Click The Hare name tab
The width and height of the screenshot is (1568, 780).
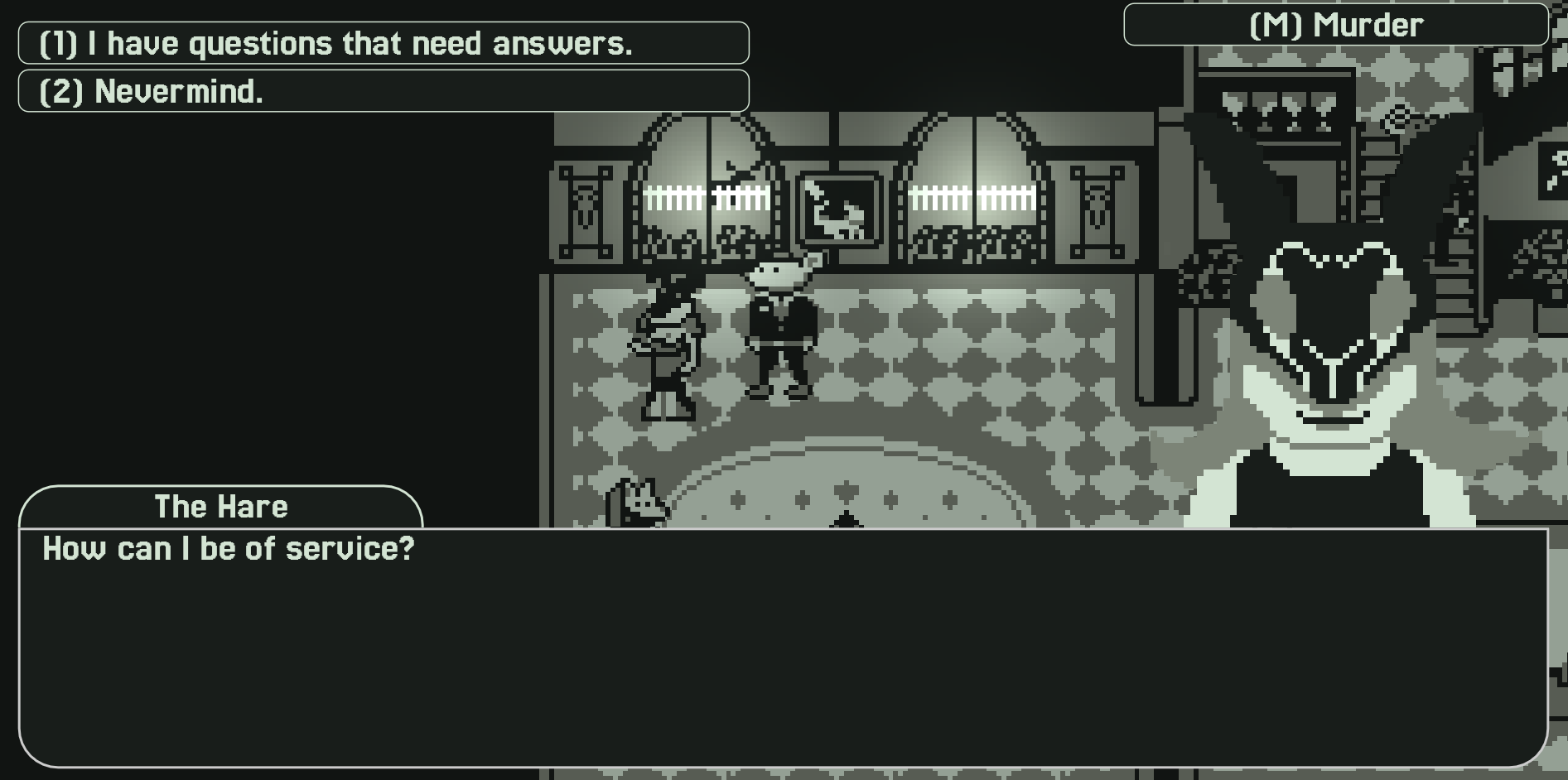[x=222, y=506]
